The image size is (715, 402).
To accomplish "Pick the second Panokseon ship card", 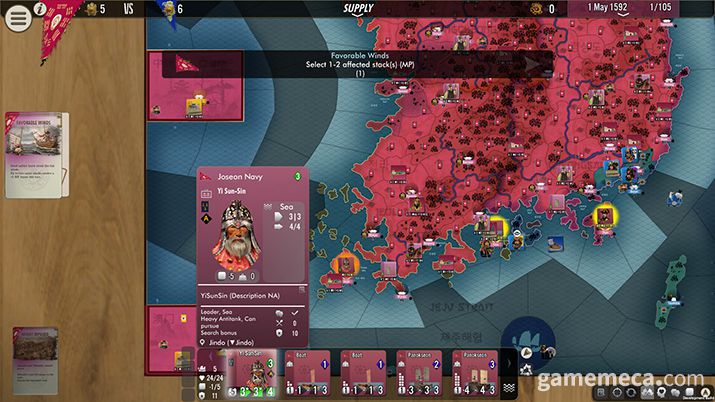I will (477, 375).
